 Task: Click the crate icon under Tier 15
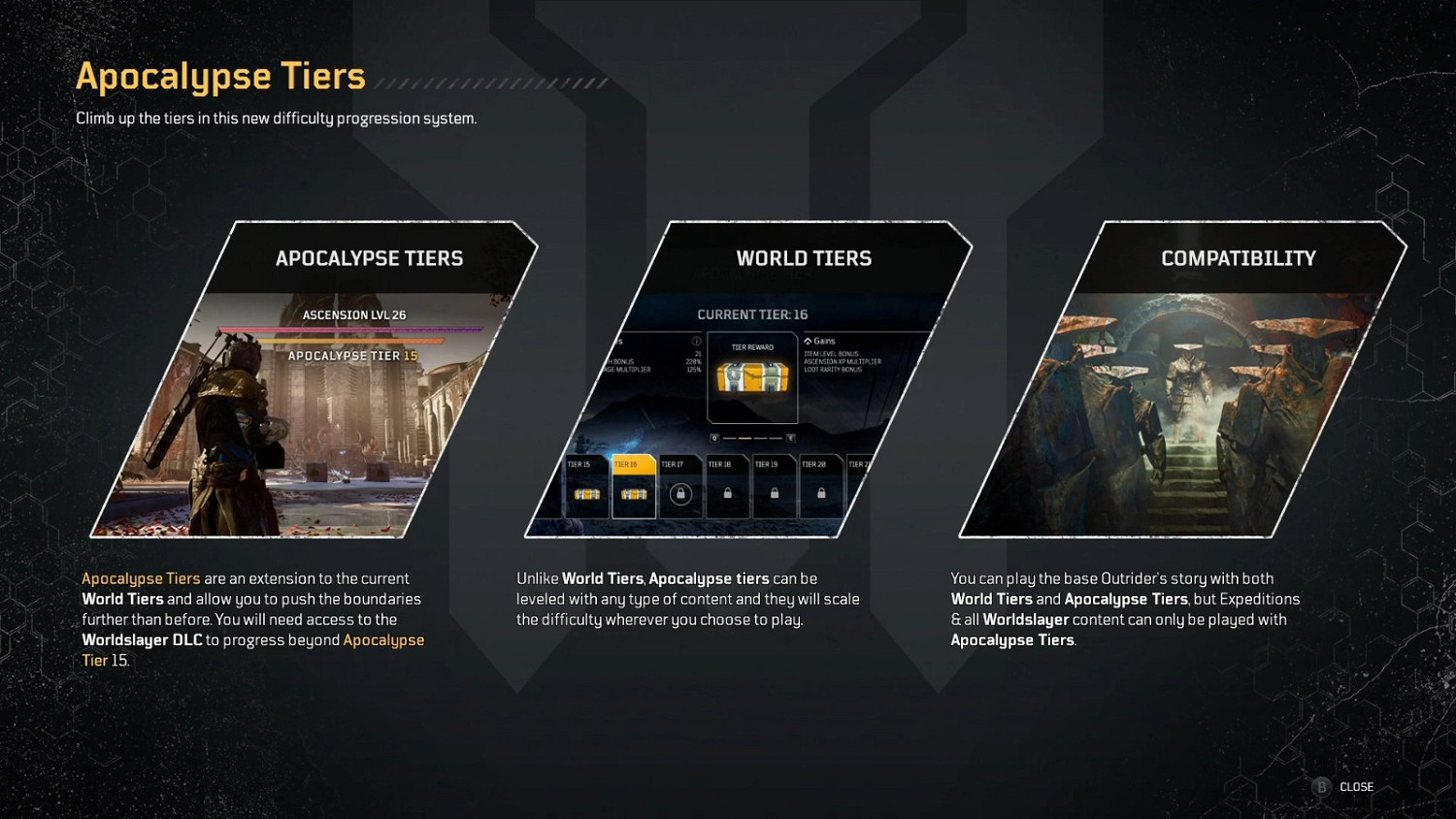[x=587, y=496]
